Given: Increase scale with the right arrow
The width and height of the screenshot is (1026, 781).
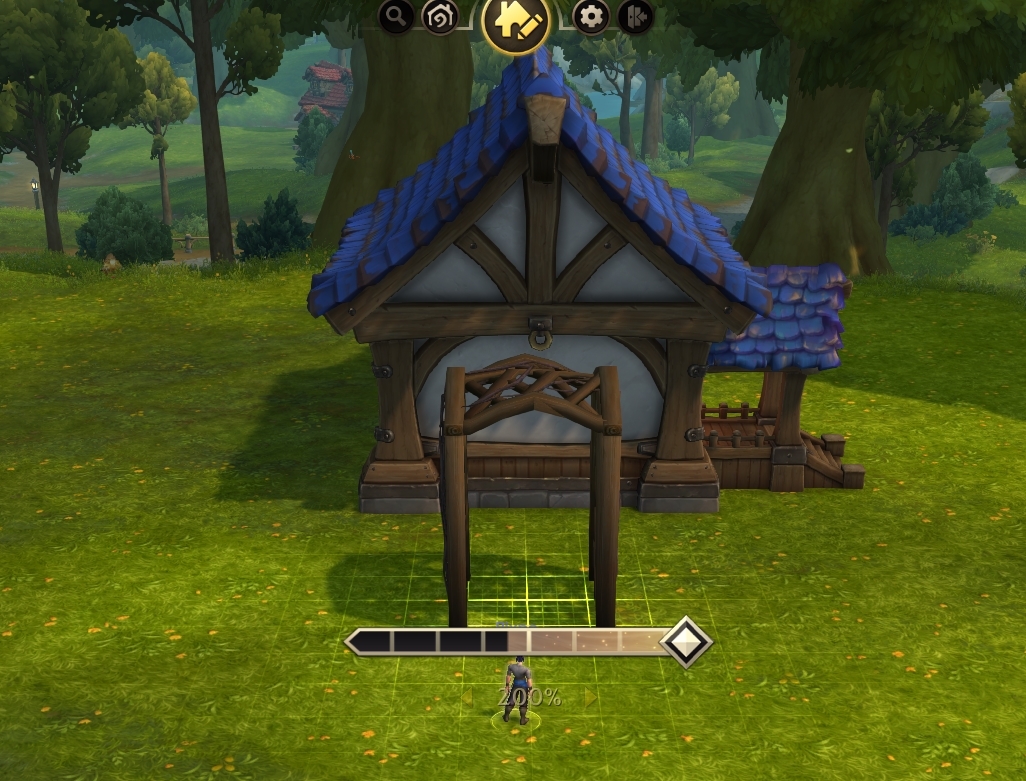Looking at the screenshot, I should point(591,697).
